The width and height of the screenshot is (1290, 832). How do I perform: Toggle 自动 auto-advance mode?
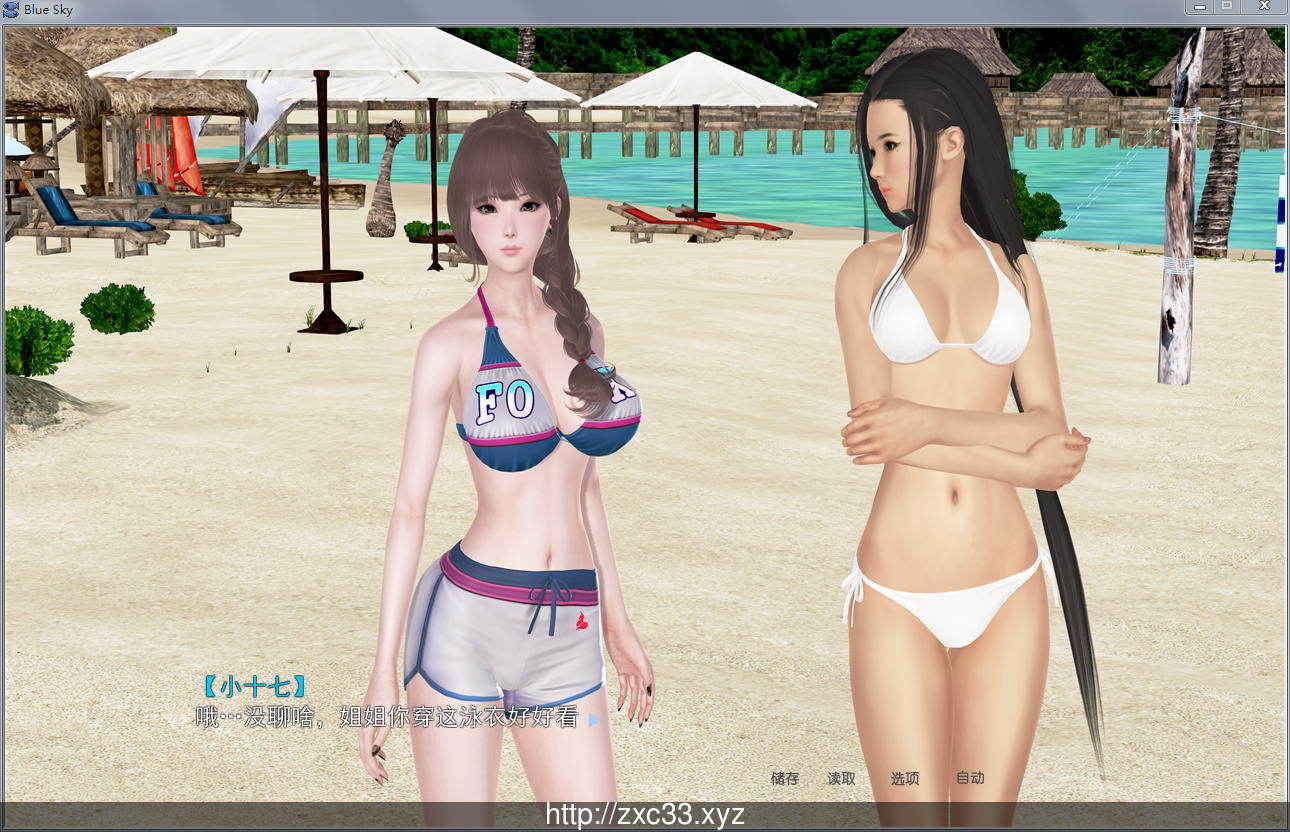coord(970,778)
